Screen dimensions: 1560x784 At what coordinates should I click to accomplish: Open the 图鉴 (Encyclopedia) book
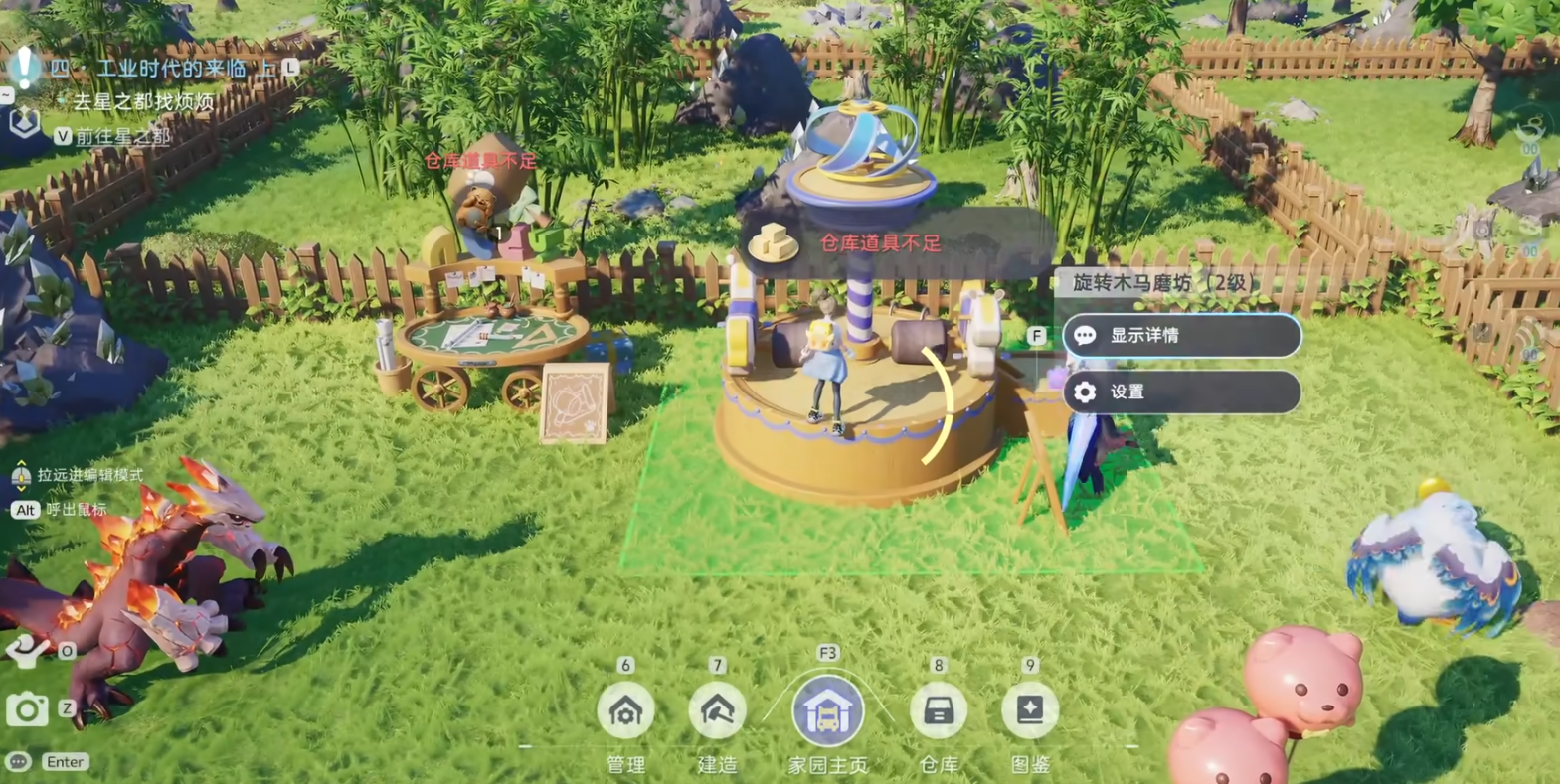[x=1029, y=710]
